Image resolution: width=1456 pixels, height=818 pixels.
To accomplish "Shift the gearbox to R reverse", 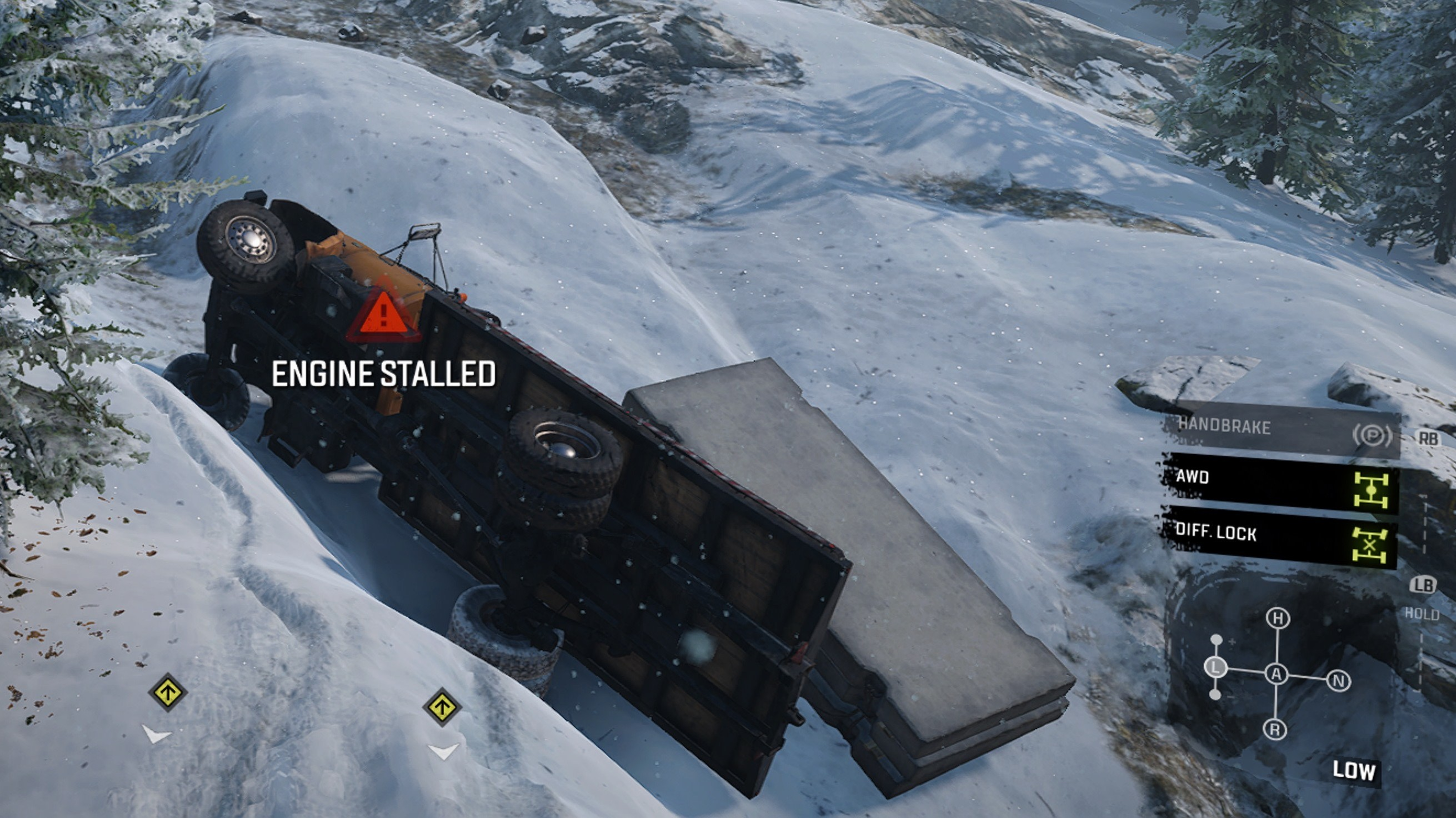I will [1274, 729].
